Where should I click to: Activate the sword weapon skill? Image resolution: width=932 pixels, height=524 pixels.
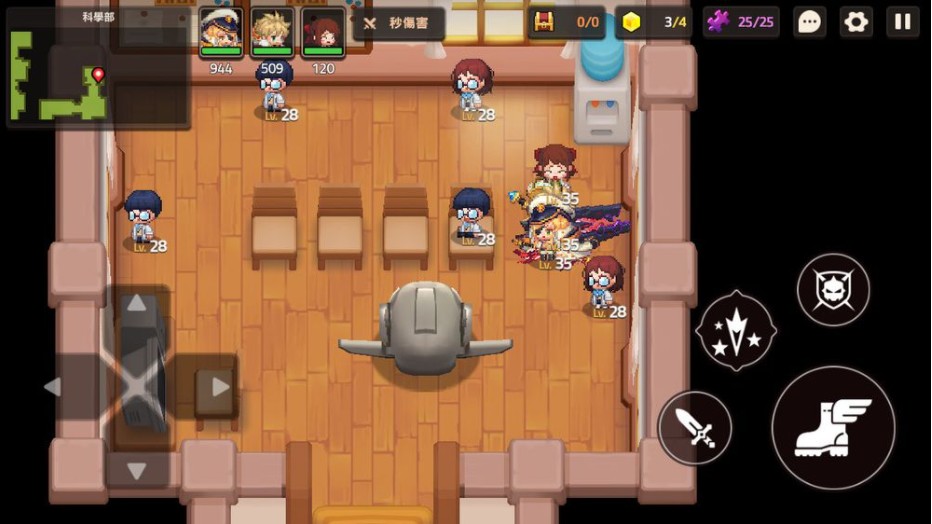coord(695,428)
